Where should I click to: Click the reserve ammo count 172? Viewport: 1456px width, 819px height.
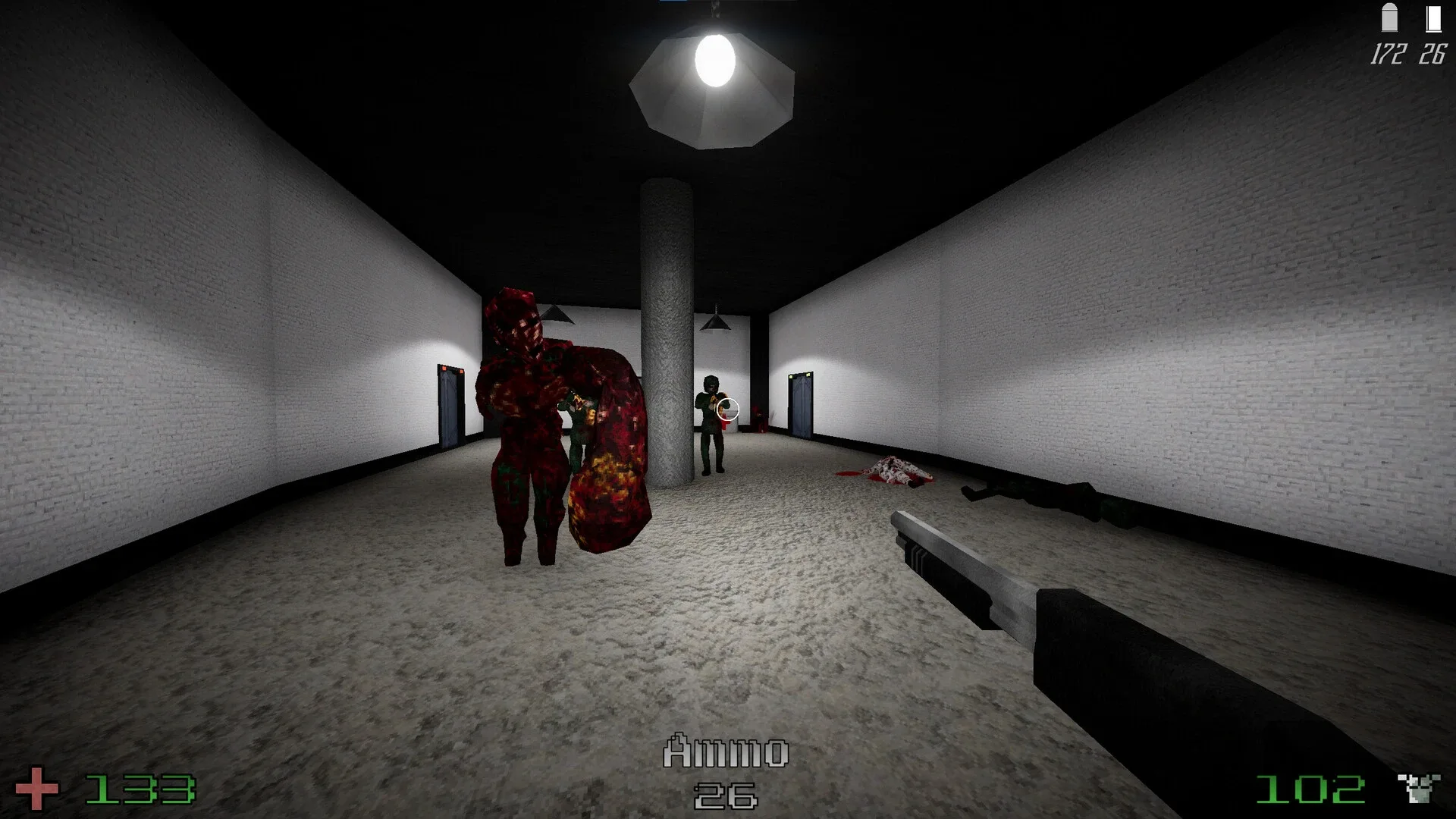point(1389,53)
